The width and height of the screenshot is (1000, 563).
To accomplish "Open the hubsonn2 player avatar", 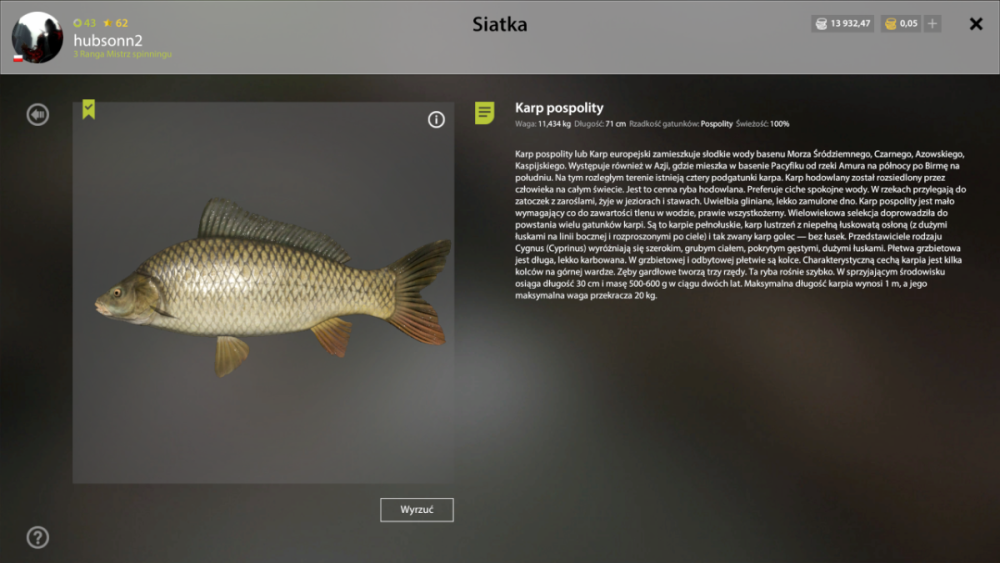I will tap(37, 37).
